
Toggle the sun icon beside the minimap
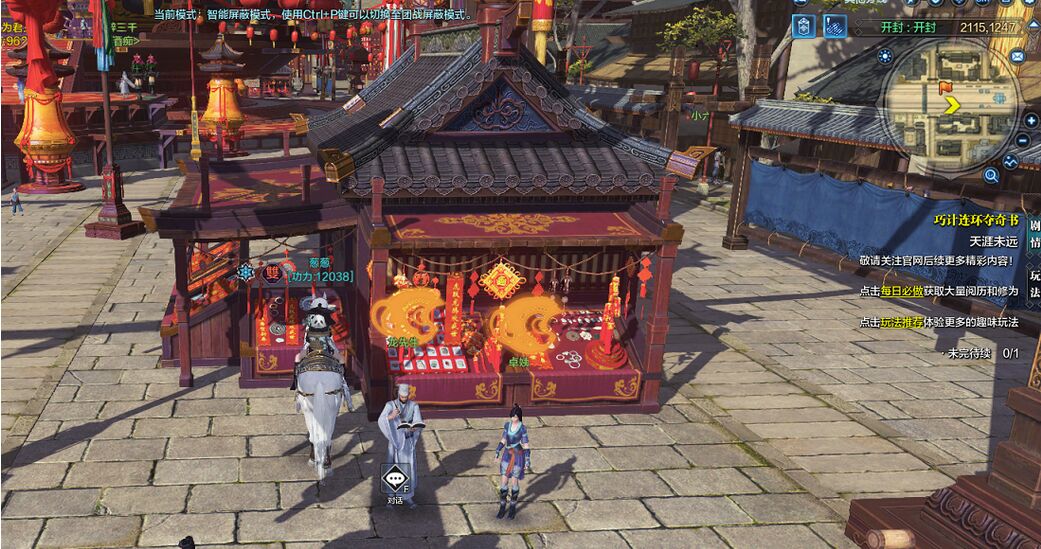click(885, 56)
